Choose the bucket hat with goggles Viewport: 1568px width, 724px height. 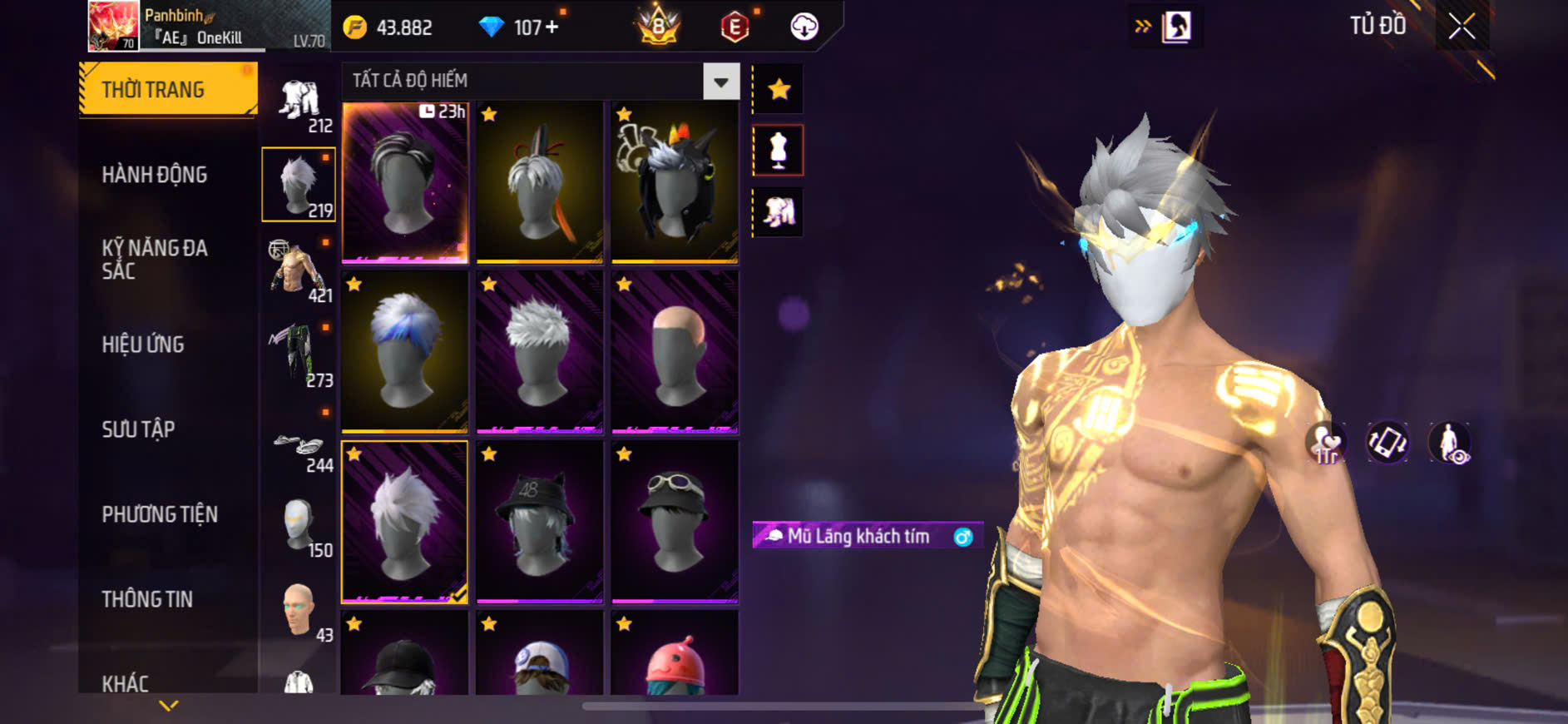tap(675, 521)
